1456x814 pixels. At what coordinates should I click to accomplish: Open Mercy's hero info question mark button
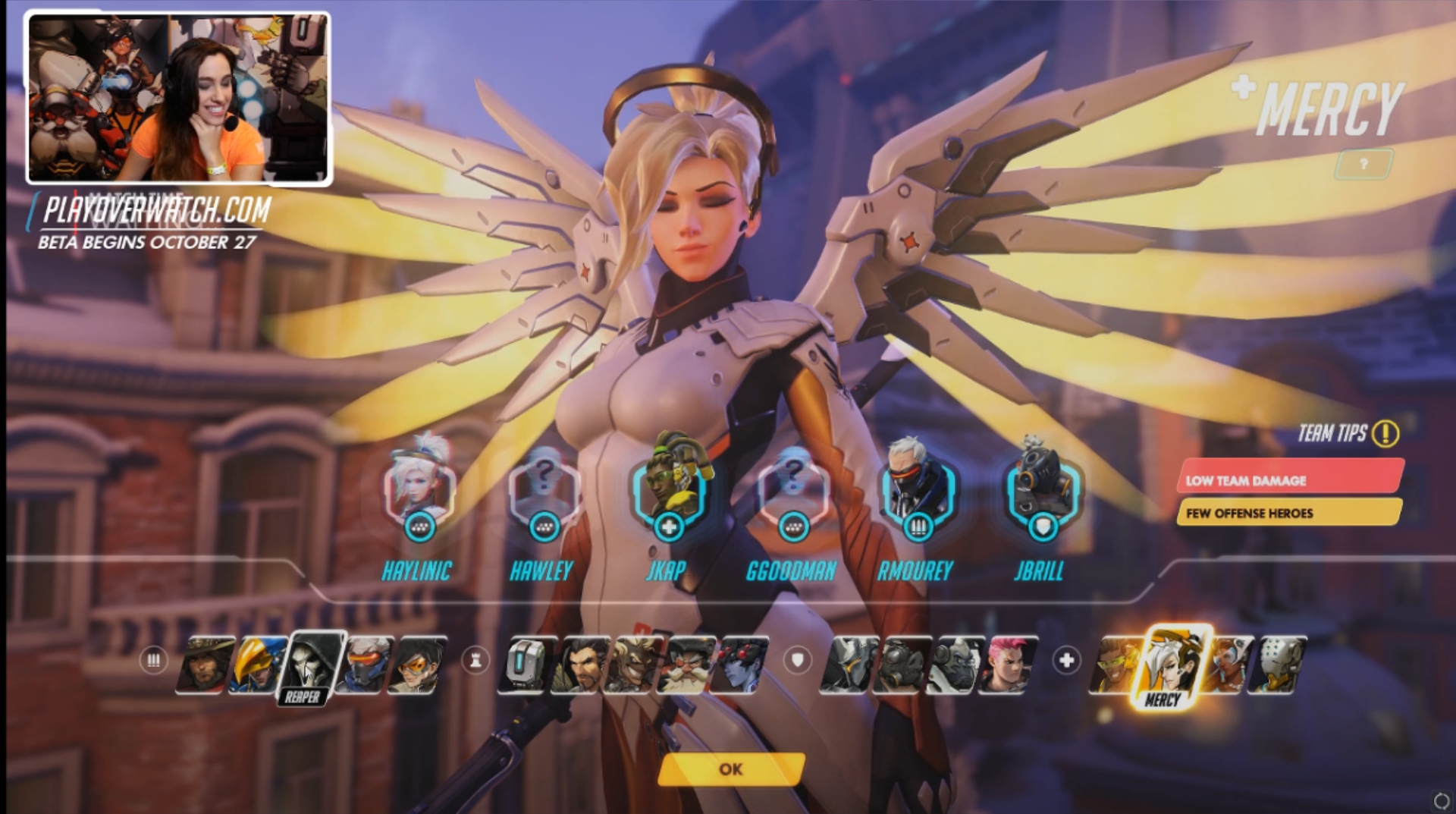point(1363,164)
